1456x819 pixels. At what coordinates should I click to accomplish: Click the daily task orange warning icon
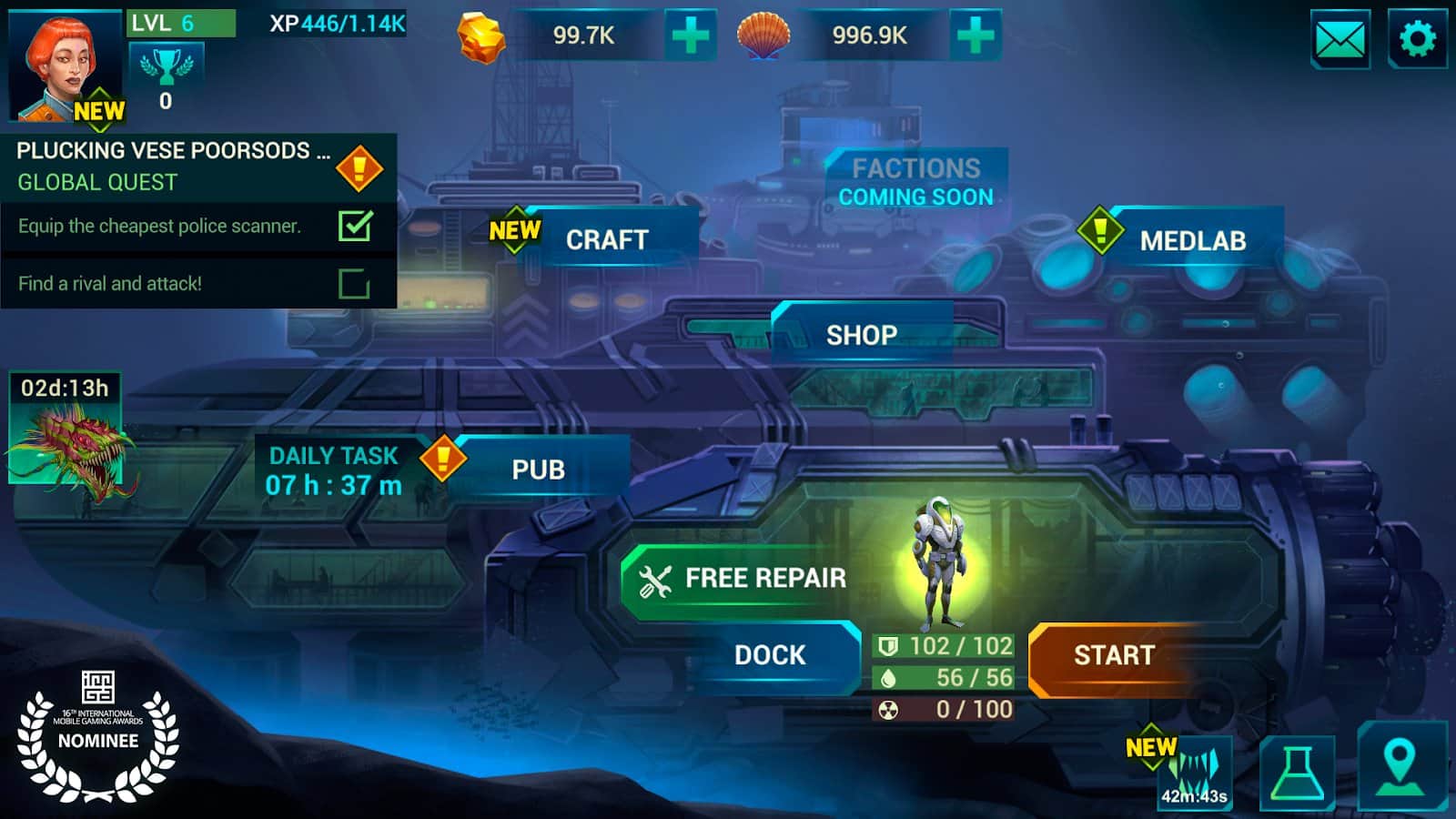click(442, 458)
